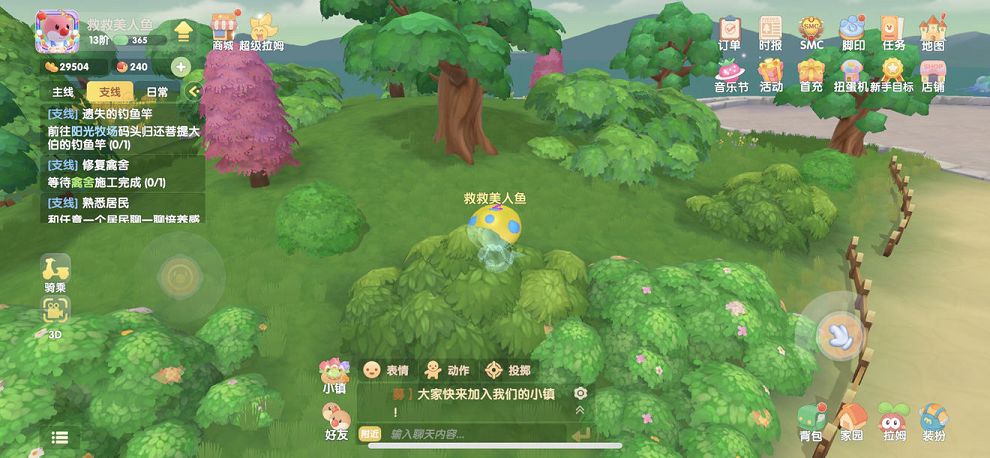Click the 骑乘 scooter mount button
Viewport: 990px width, 458px height.
pyautogui.click(x=56, y=271)
